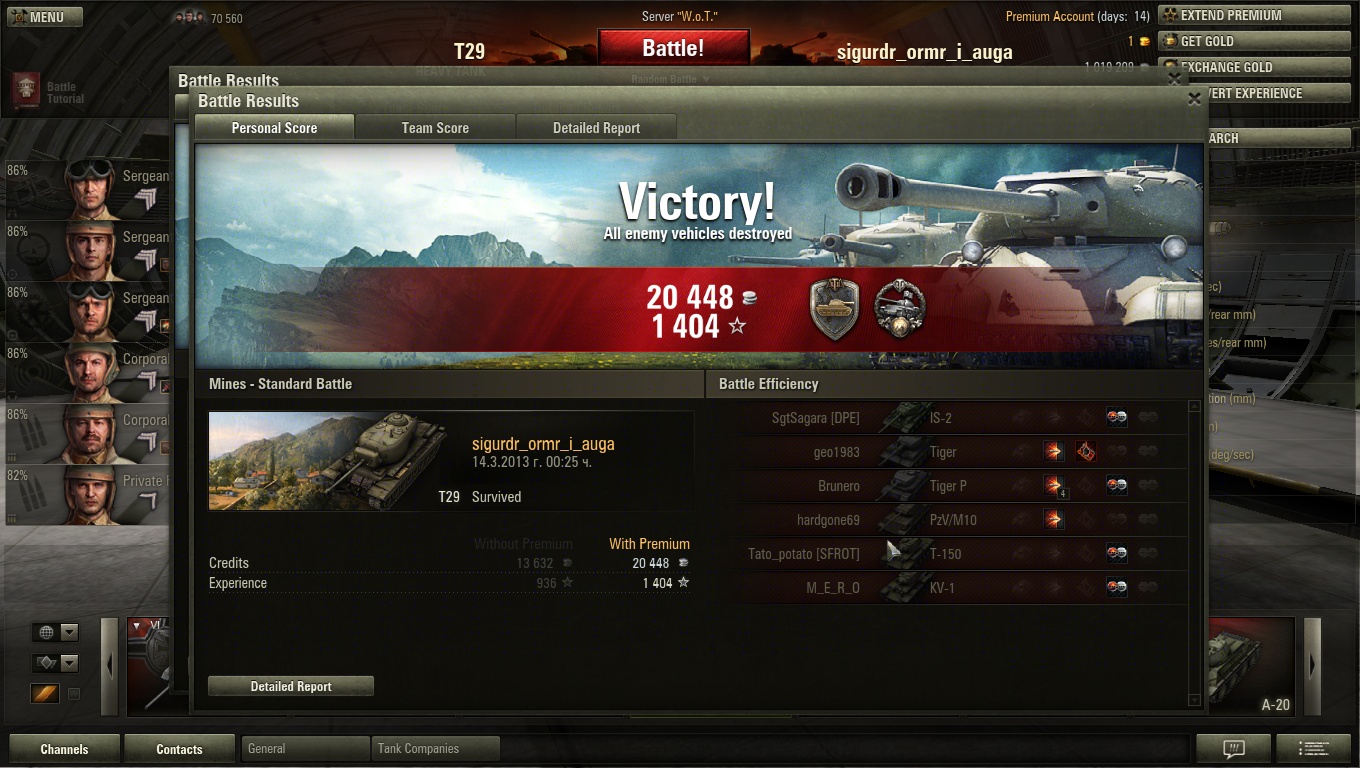The height and width of the screenshot is (768, 1360).
Task: Switch to the Team Score tab
Action: pos(435,128)
